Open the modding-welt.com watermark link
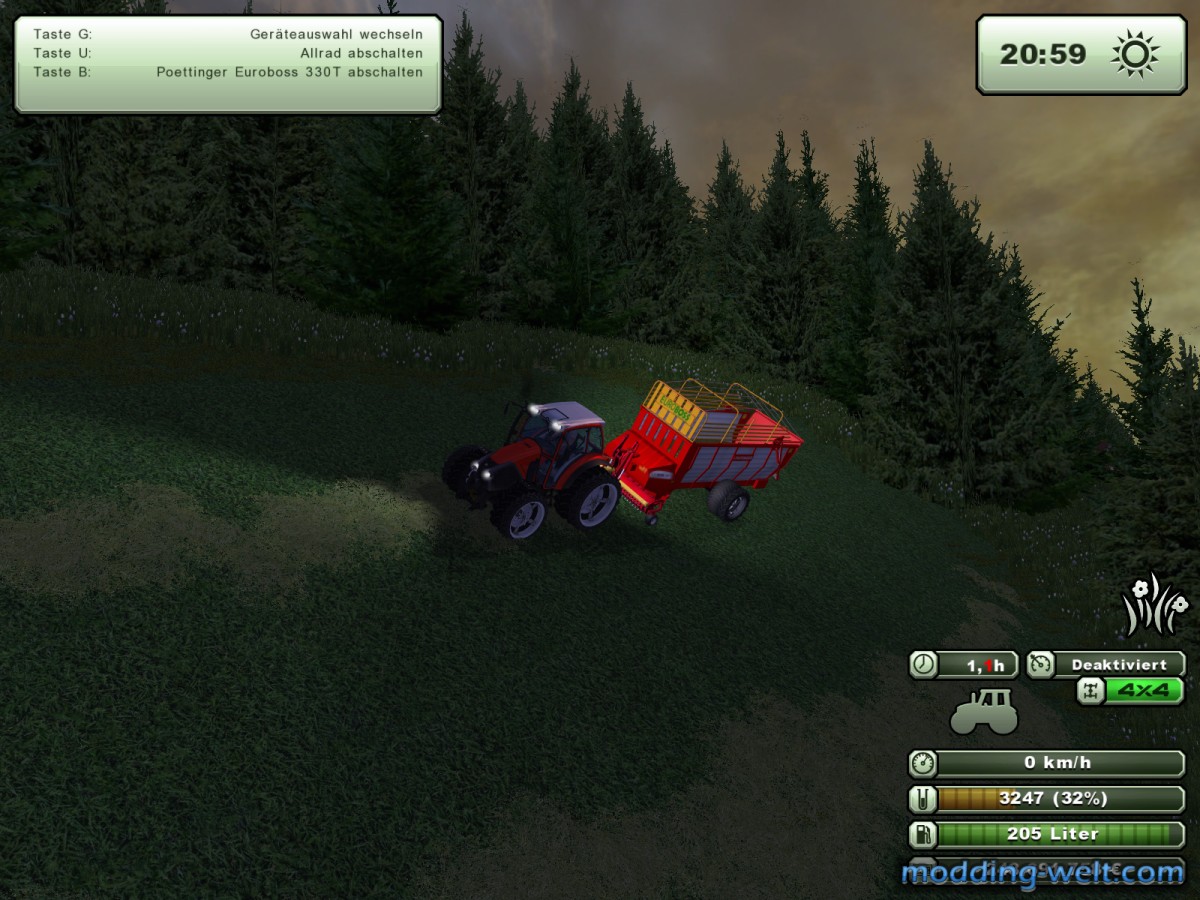This screenshot has height=900, width=1200. pyautogui.click(x=1043, y=873)
